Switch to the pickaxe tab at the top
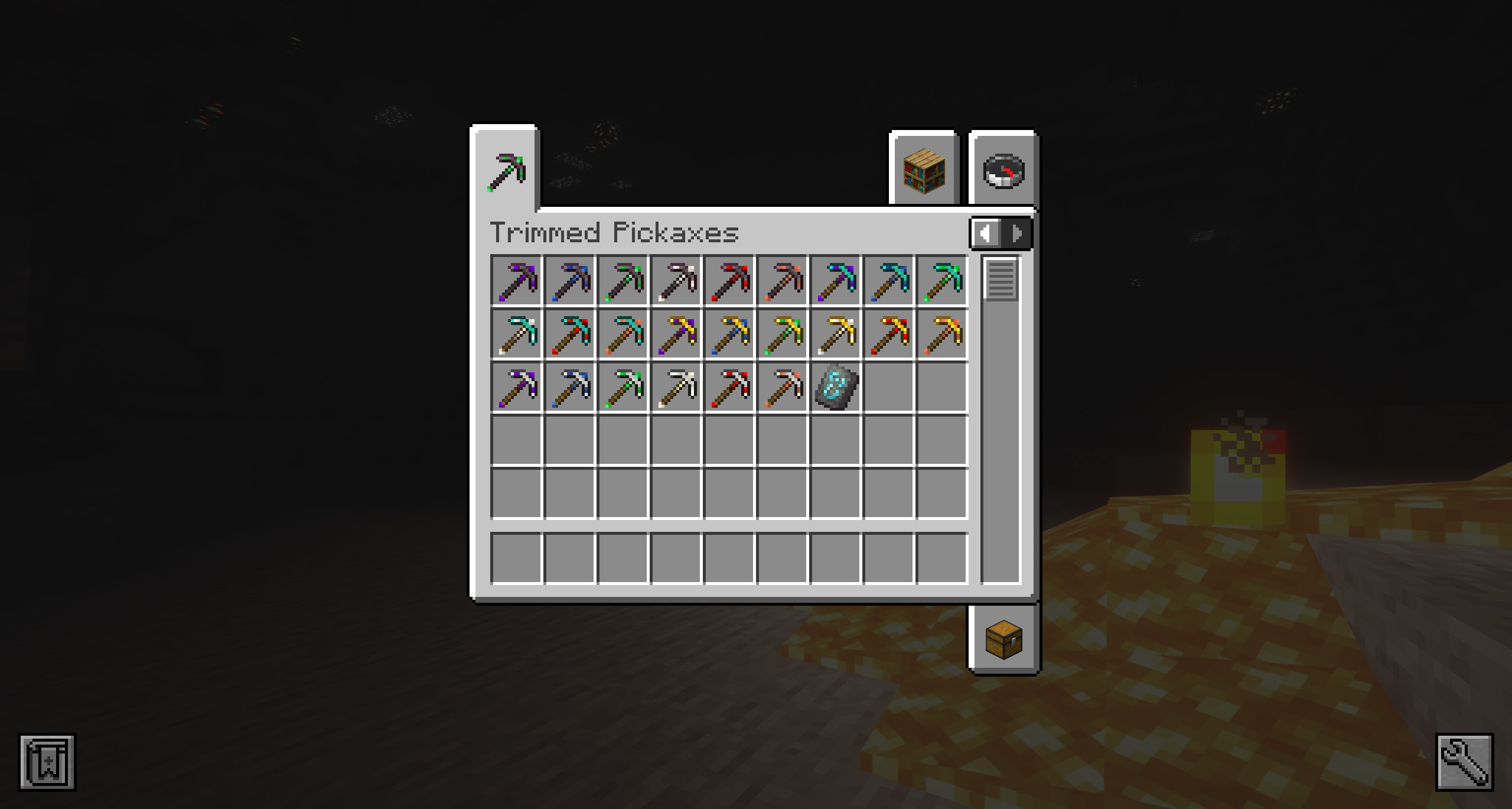This screenshot has height=809, width=1512. coord(505,171)
